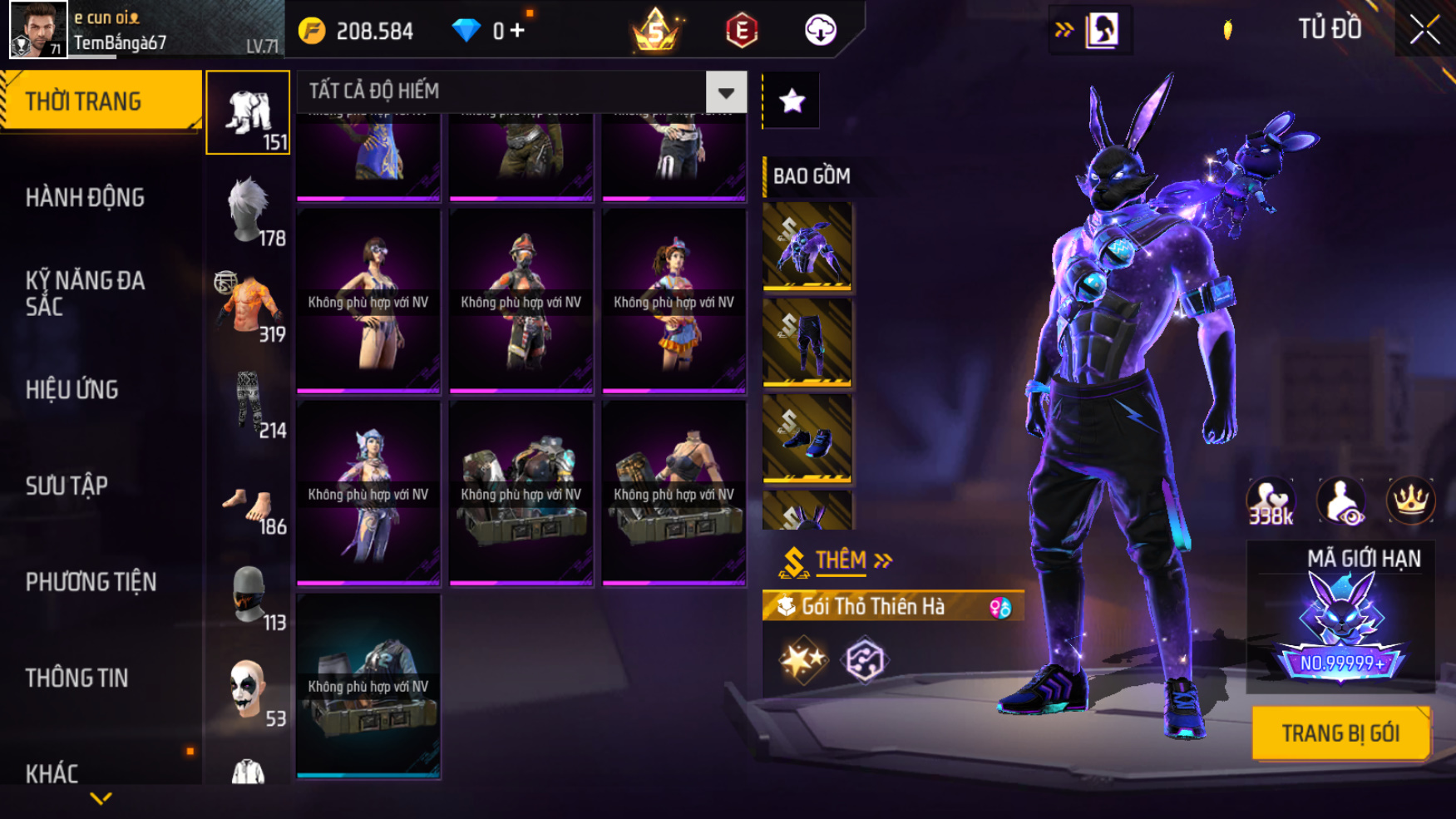
Task: Add diamonds with the plus button
Action: [x=517, y=32]
